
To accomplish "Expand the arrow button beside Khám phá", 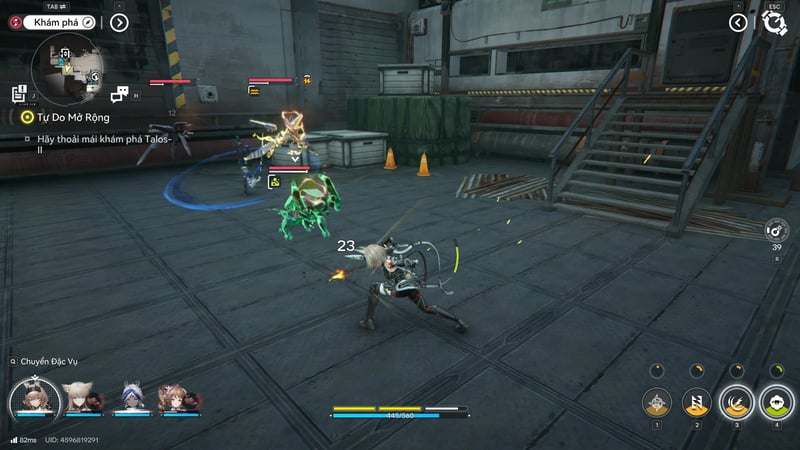I will click(119, 22).
